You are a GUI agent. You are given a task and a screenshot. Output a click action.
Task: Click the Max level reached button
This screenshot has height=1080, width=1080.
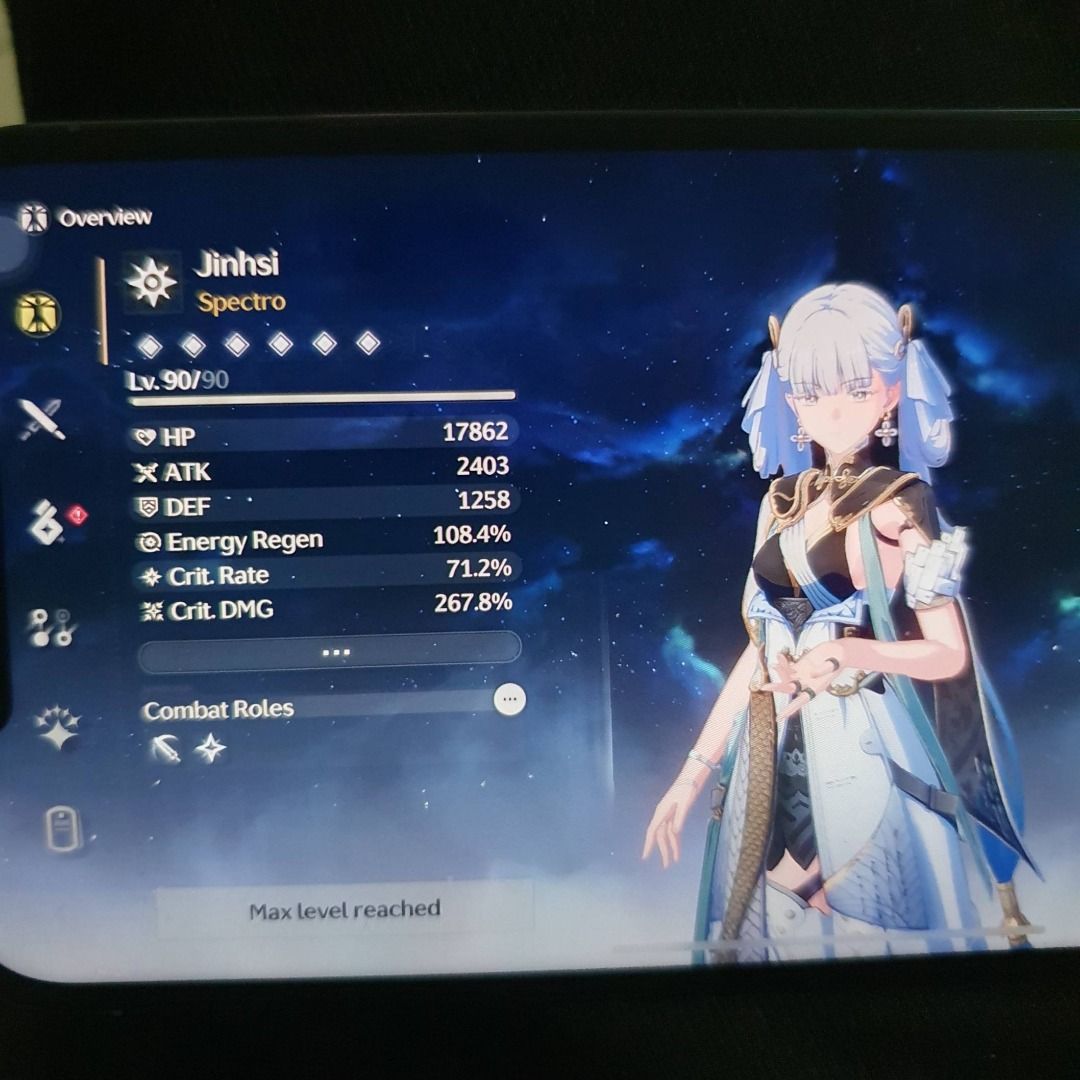pyautogui.click(x=344, y=910)
